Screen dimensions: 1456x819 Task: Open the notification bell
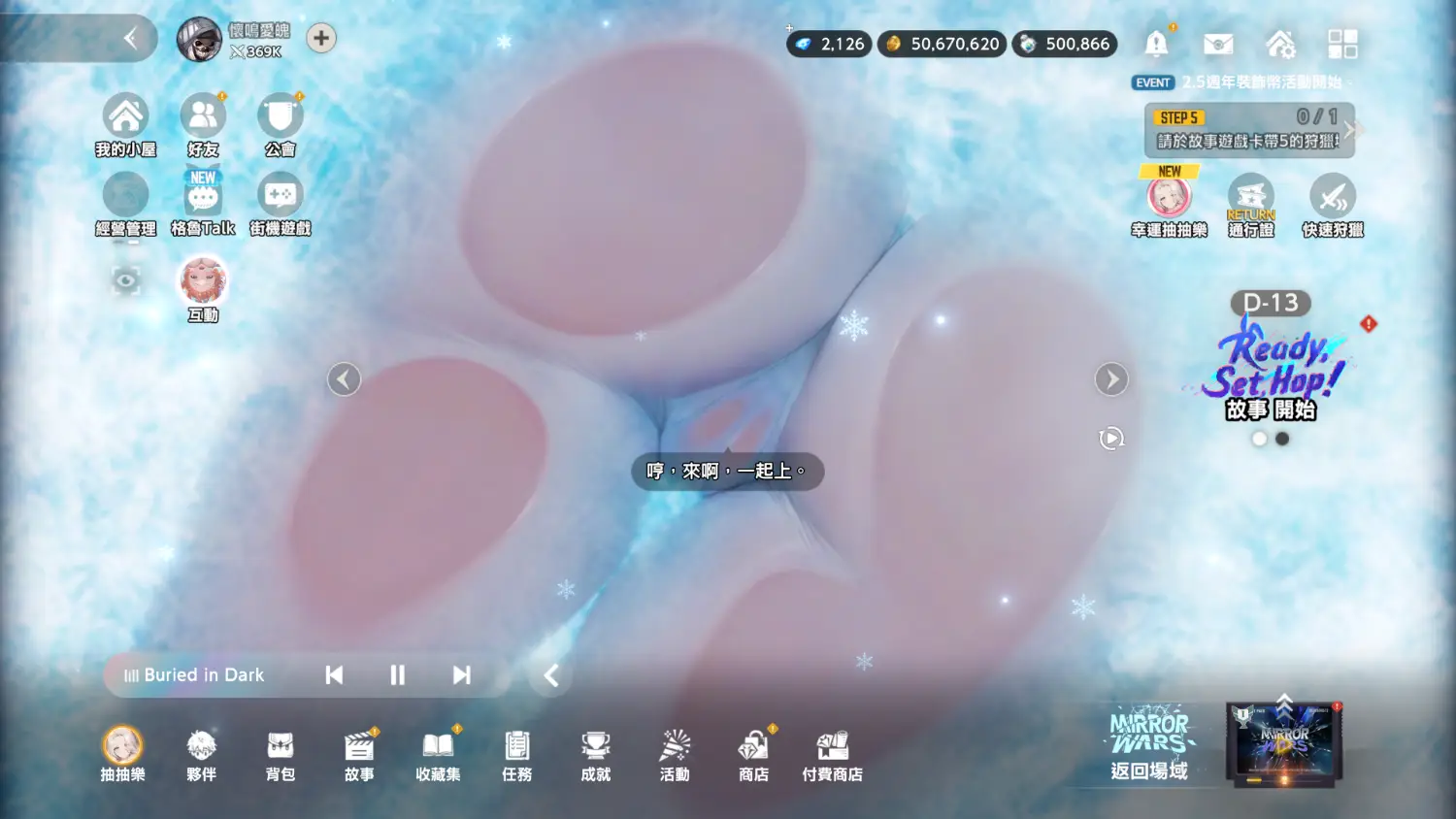(x=1156, y=44)
